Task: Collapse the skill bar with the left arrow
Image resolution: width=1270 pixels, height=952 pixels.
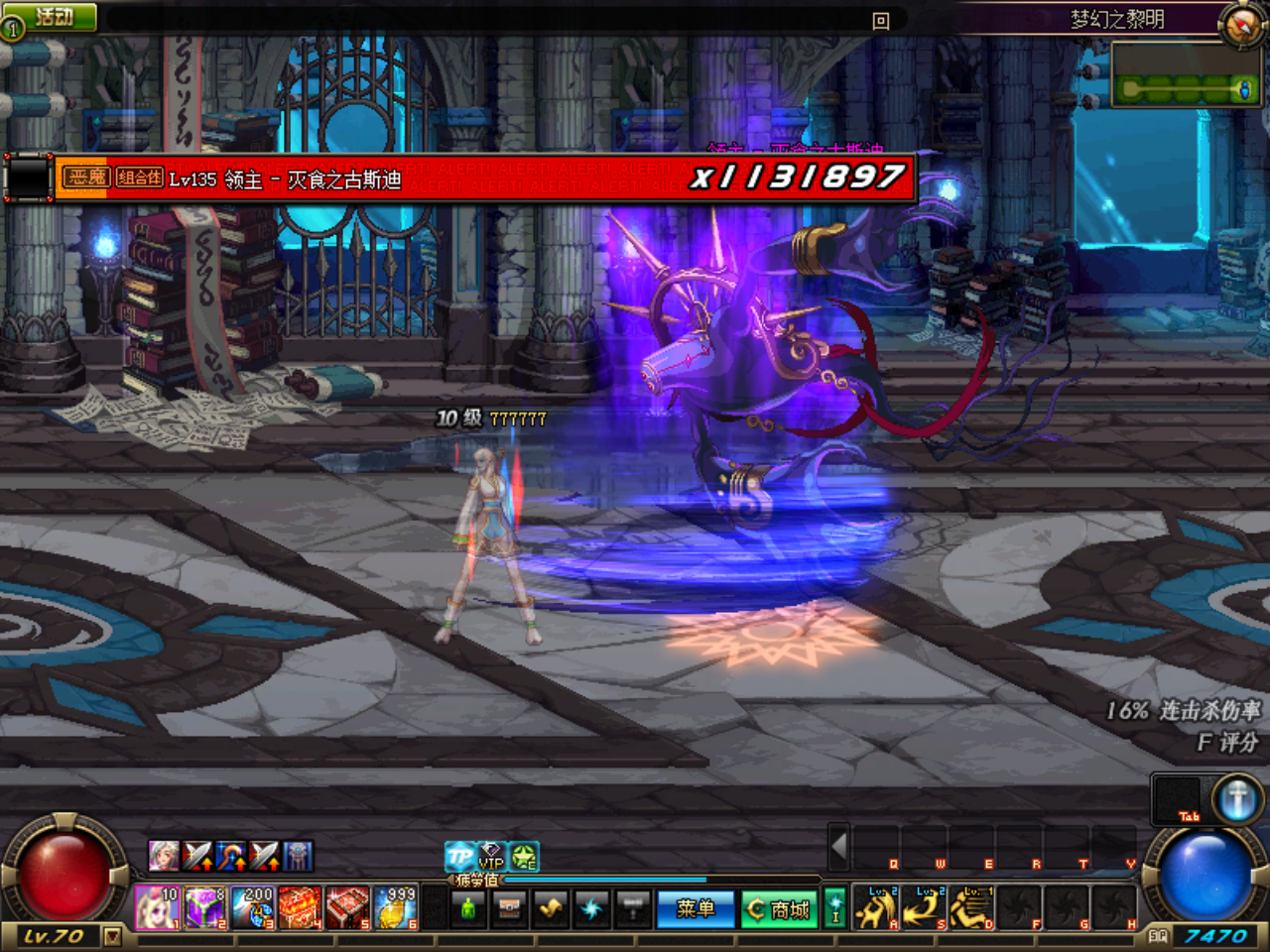Action: (x=838, y=848)
